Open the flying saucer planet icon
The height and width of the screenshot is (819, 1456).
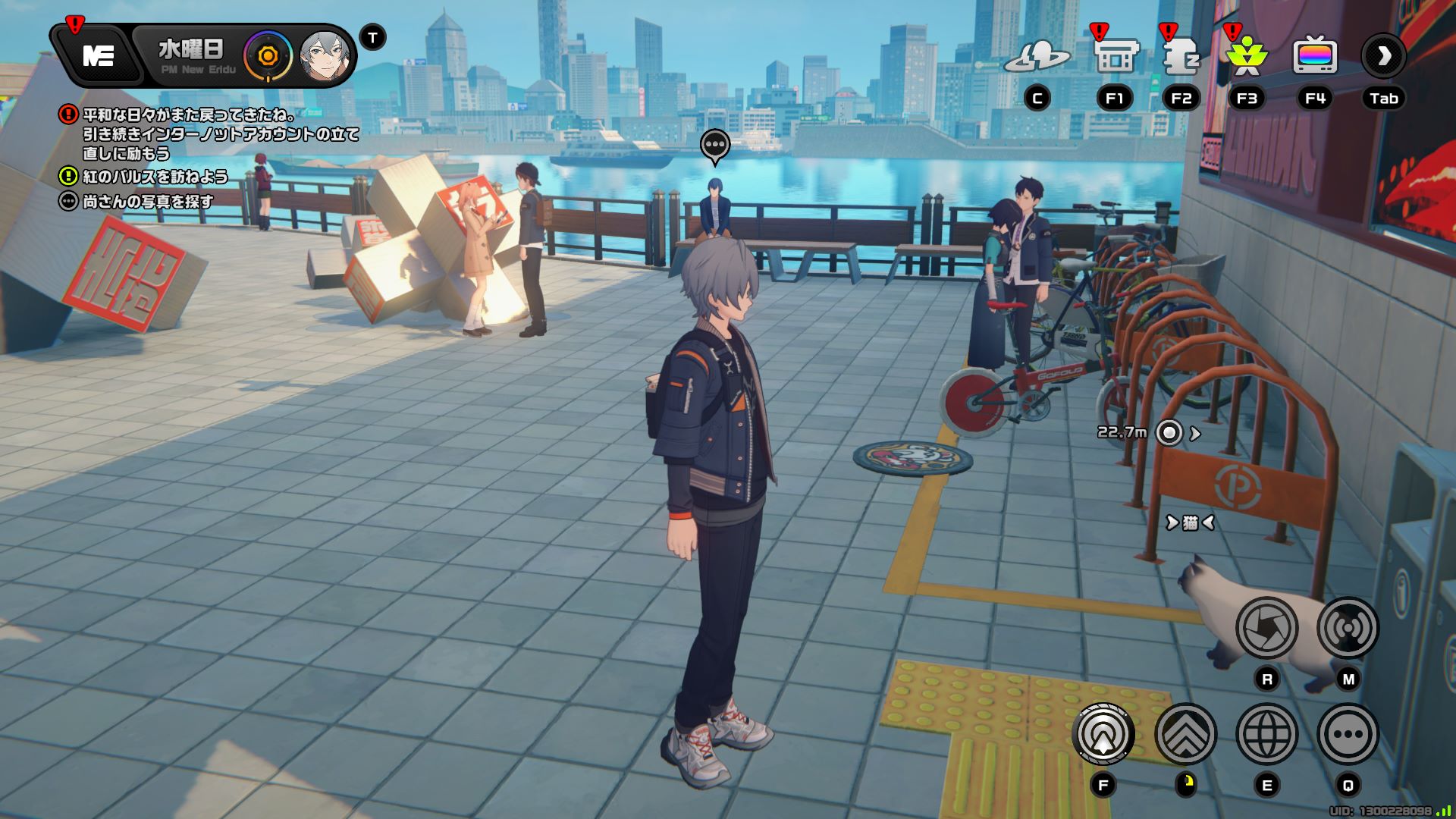pyautogui.click(x=1037, y=56)
